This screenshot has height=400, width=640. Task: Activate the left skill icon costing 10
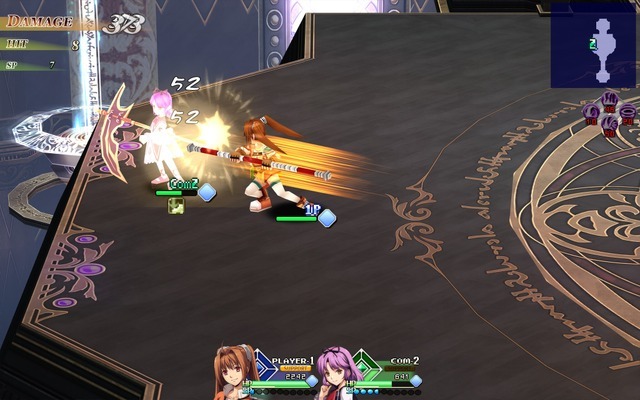[x=593, y=112]
